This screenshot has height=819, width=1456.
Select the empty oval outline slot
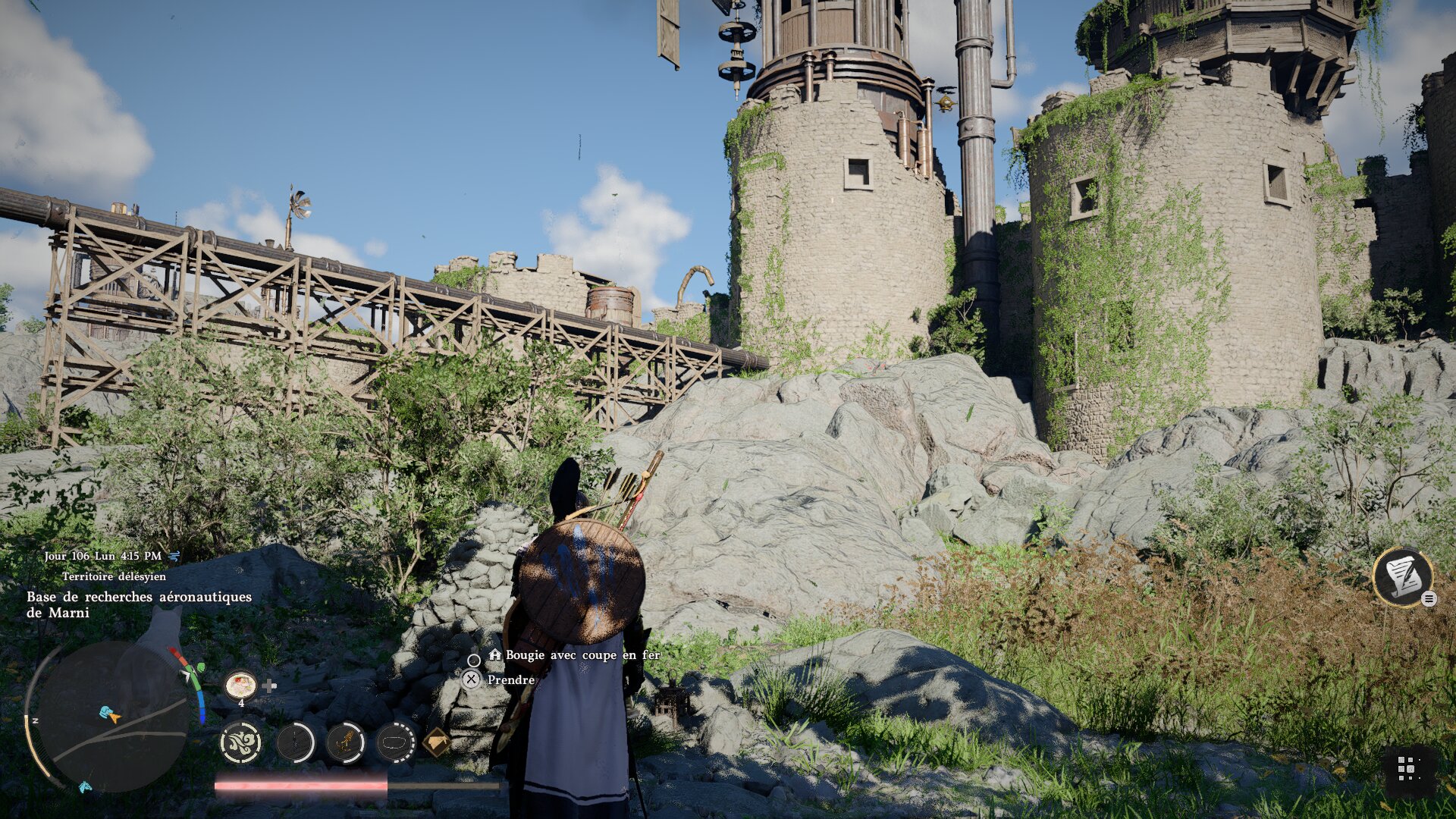(395, 742)
